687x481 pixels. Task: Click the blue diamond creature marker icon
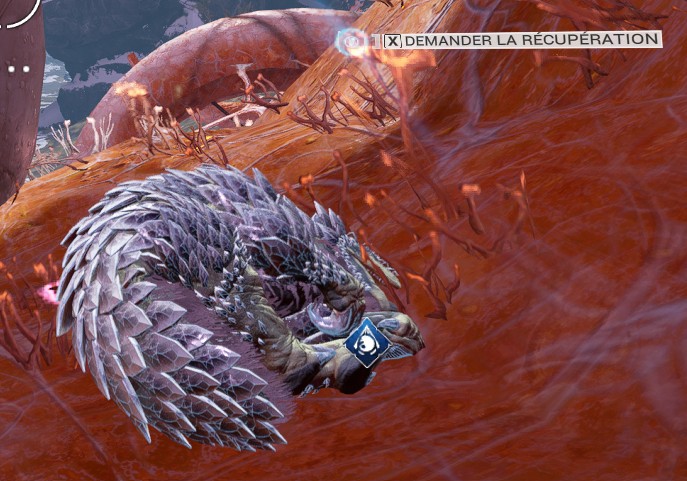(x=366, y=343)
